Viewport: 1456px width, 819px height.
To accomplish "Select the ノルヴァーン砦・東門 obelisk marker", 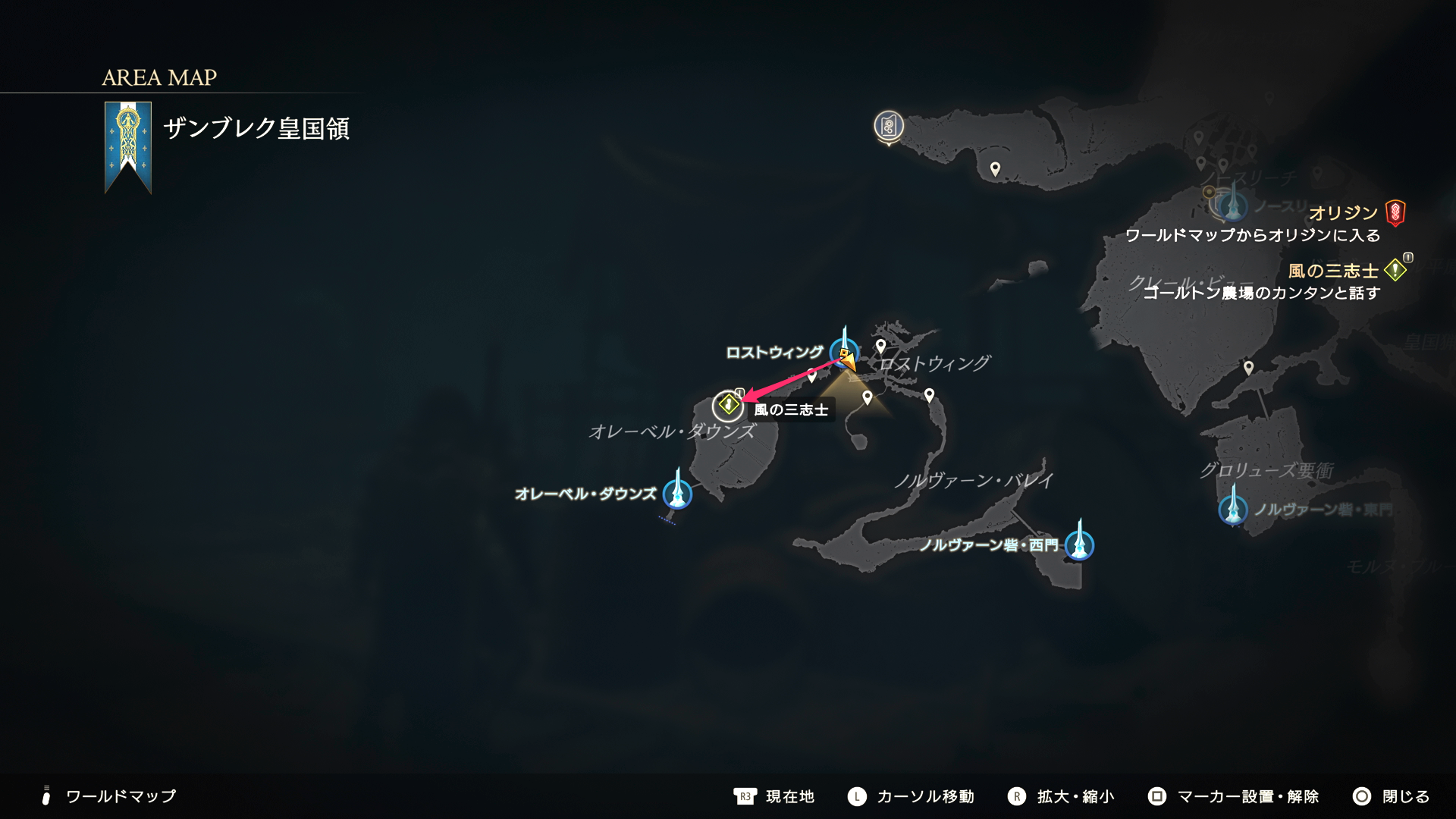I will [x=1233, y=509].
